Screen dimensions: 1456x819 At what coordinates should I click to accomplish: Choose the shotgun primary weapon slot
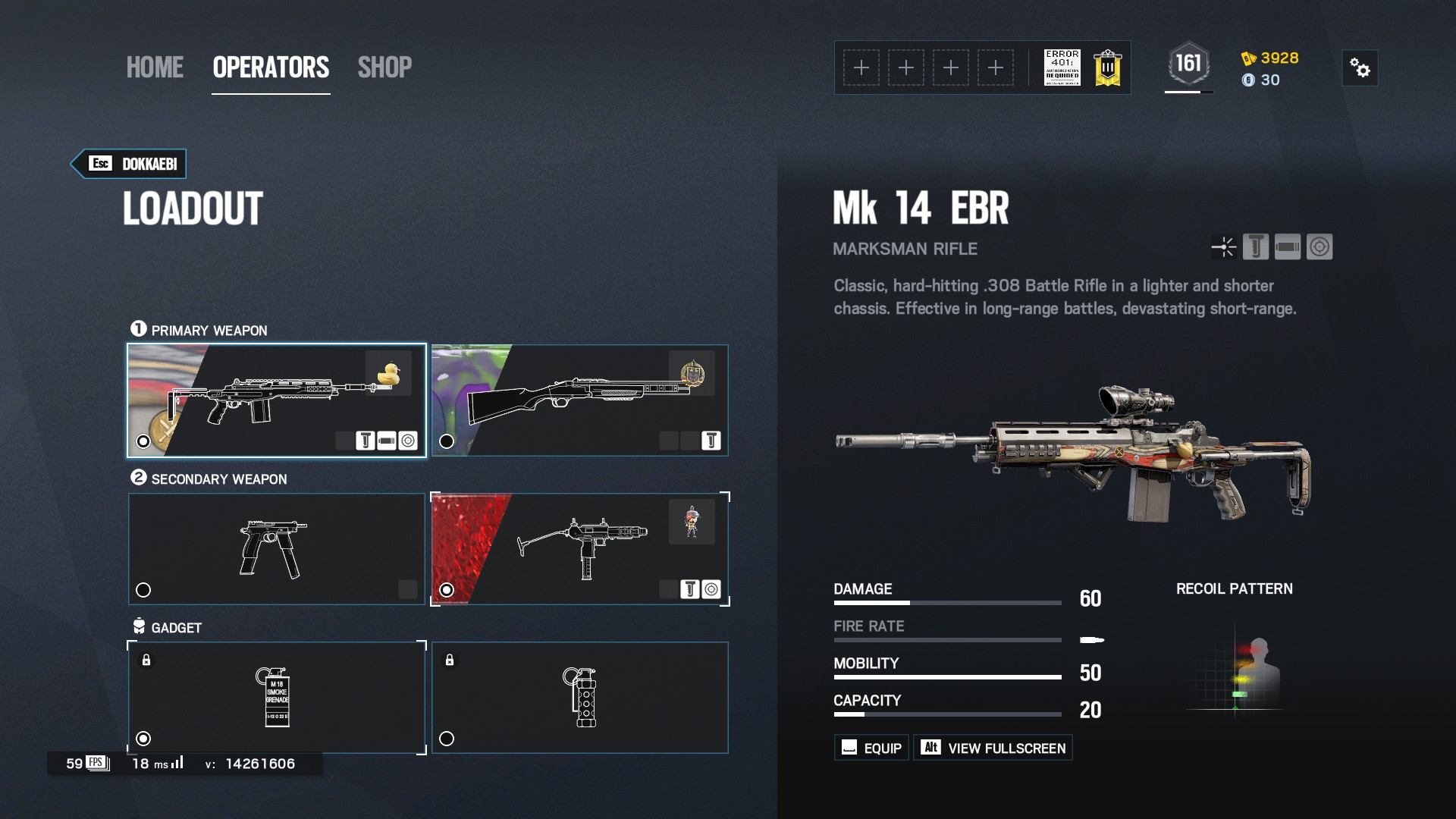(x=579, y=400)
